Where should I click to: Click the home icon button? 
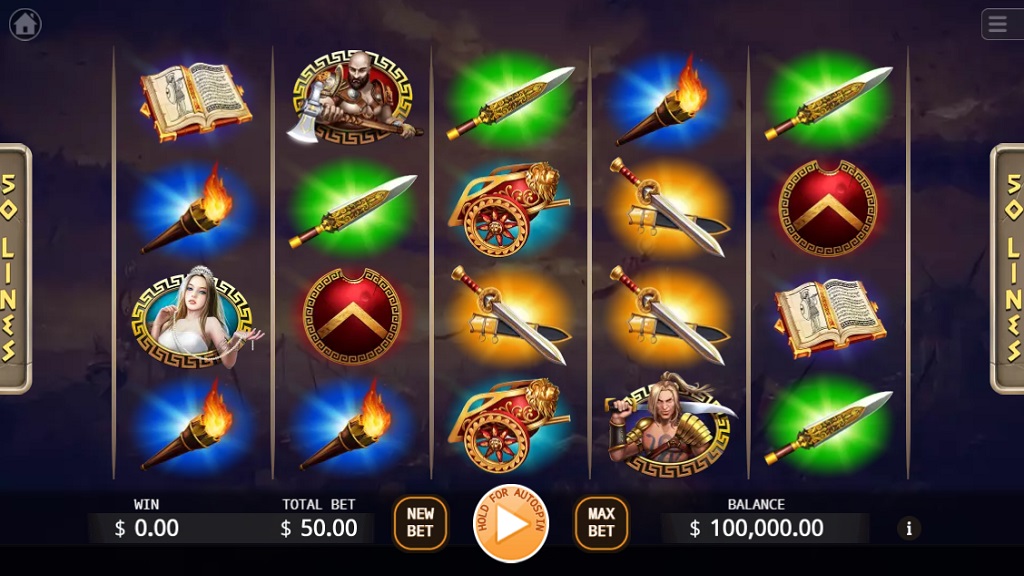point(25,24)
